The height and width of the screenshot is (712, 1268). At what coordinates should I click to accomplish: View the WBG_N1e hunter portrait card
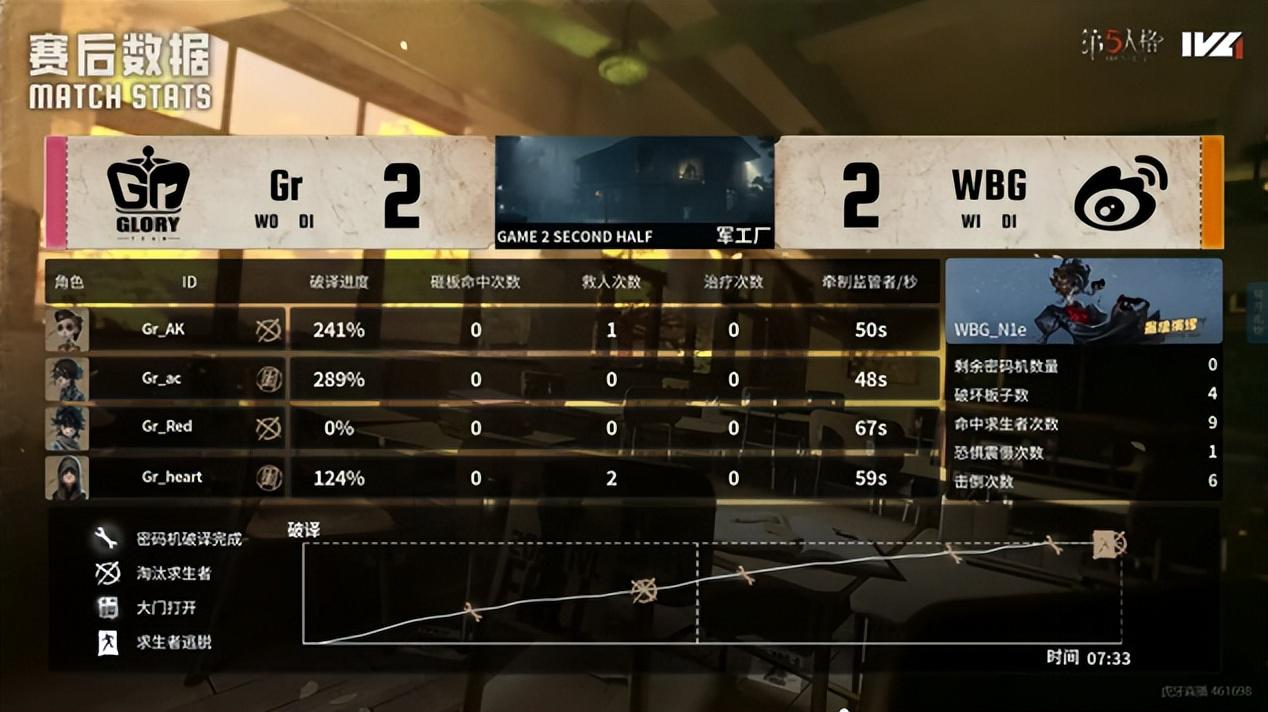[x=1083, y=301]
